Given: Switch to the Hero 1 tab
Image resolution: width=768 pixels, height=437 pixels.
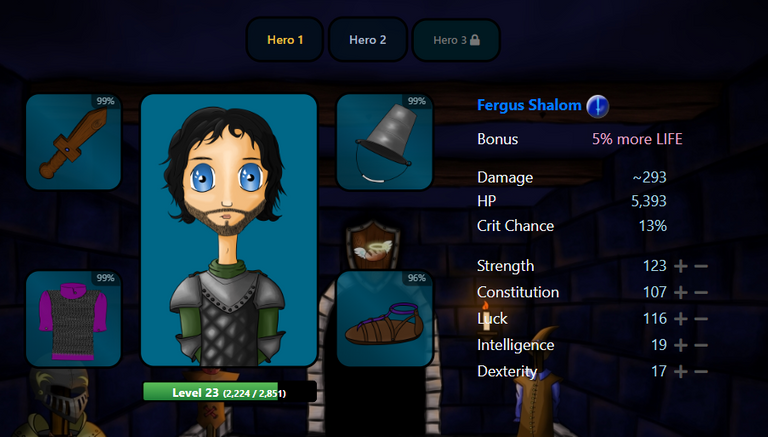Looking at the screenshot, I should coord(285,40).
